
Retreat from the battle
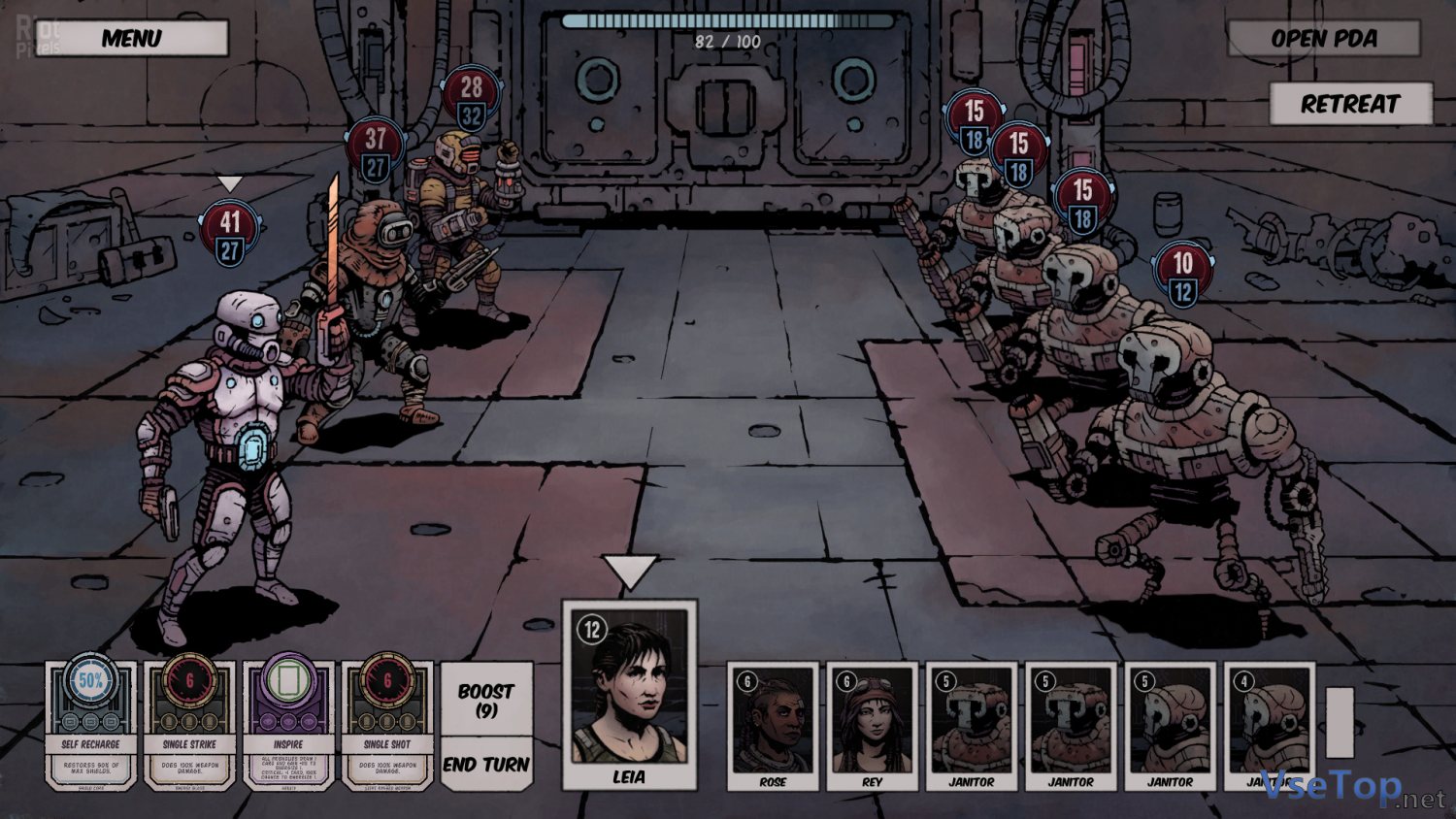click(1350, 104)
